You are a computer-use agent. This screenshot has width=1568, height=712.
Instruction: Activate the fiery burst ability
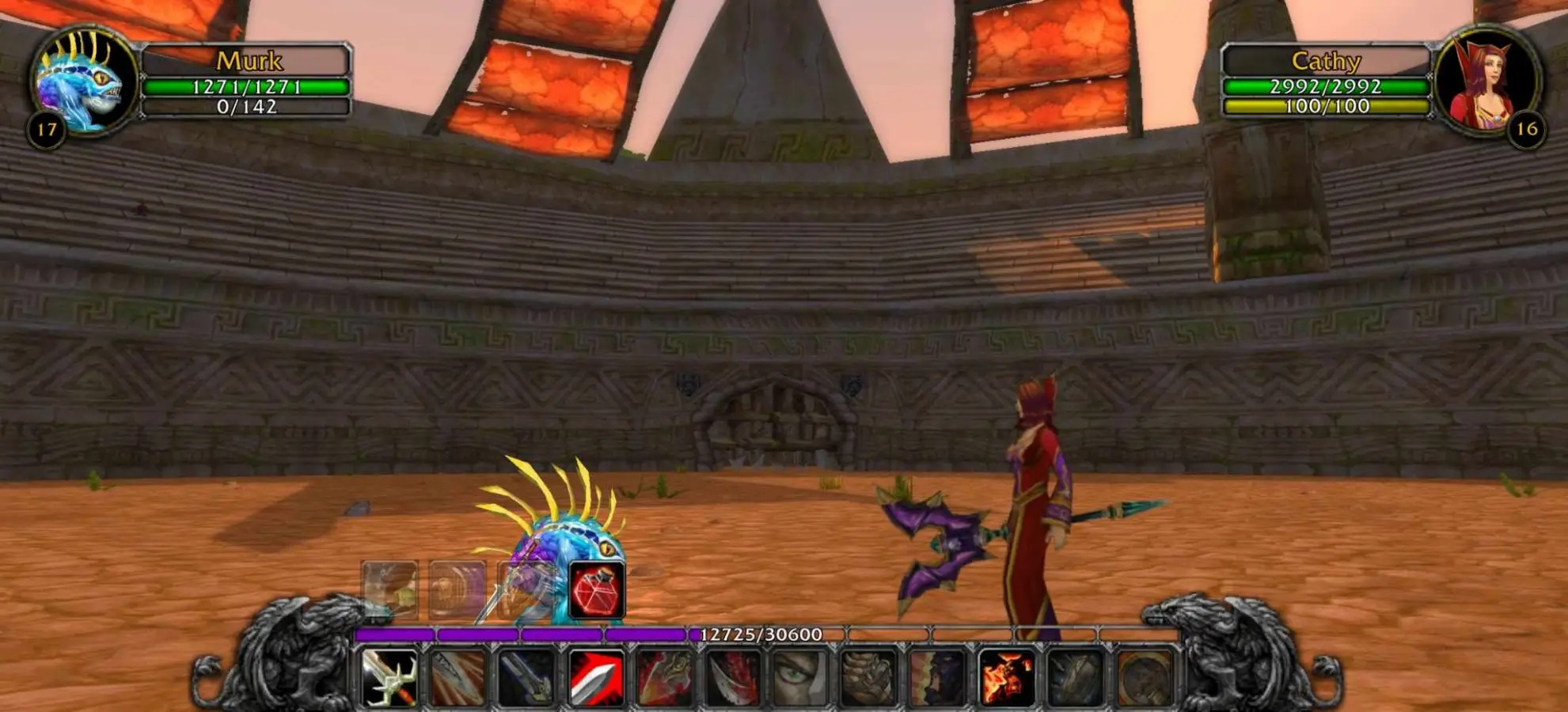(1006, 677)
